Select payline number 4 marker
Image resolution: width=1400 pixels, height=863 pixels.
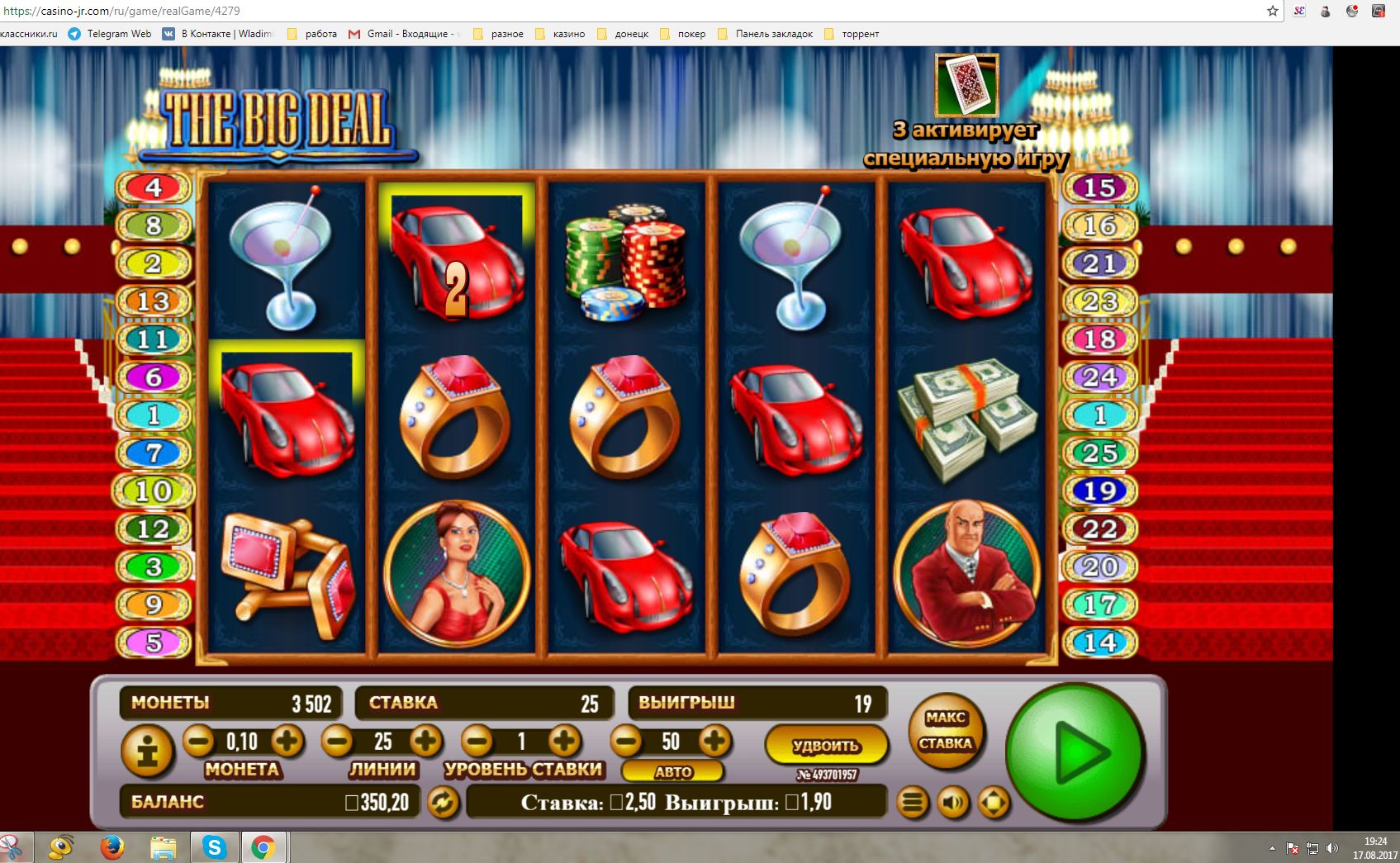[154, 187]
